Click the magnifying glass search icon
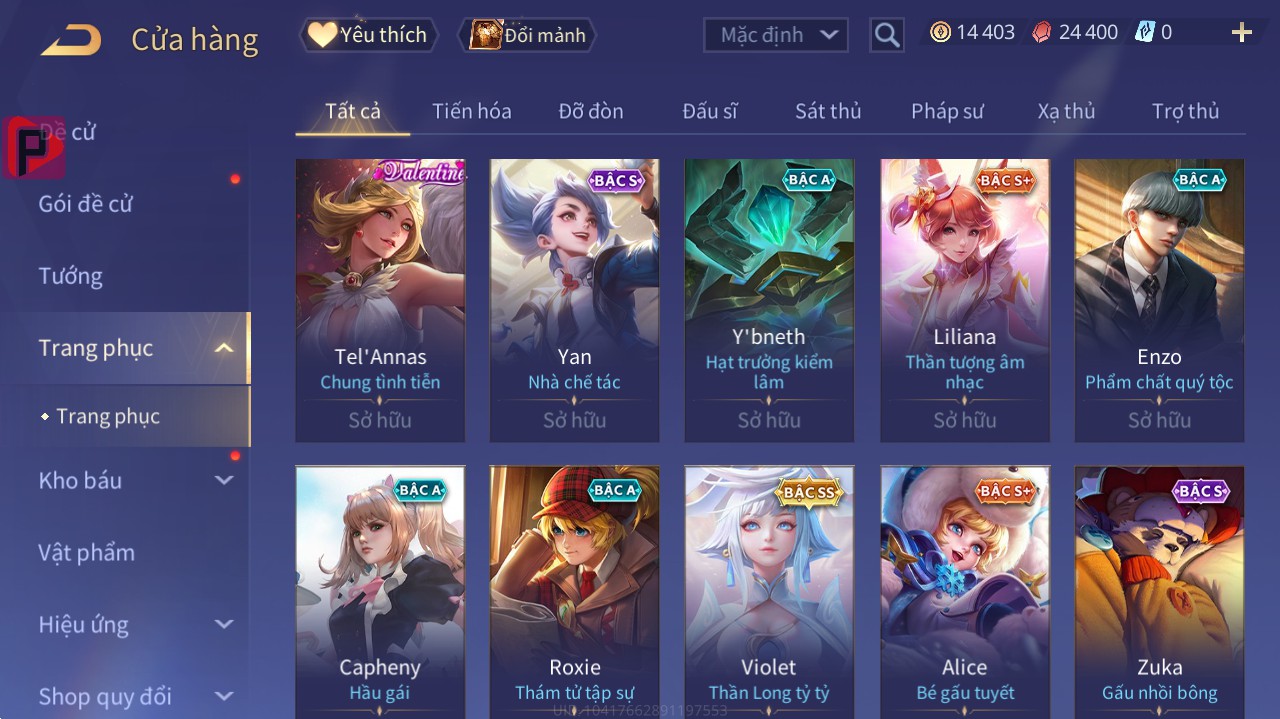 click(x=887, y=35)
